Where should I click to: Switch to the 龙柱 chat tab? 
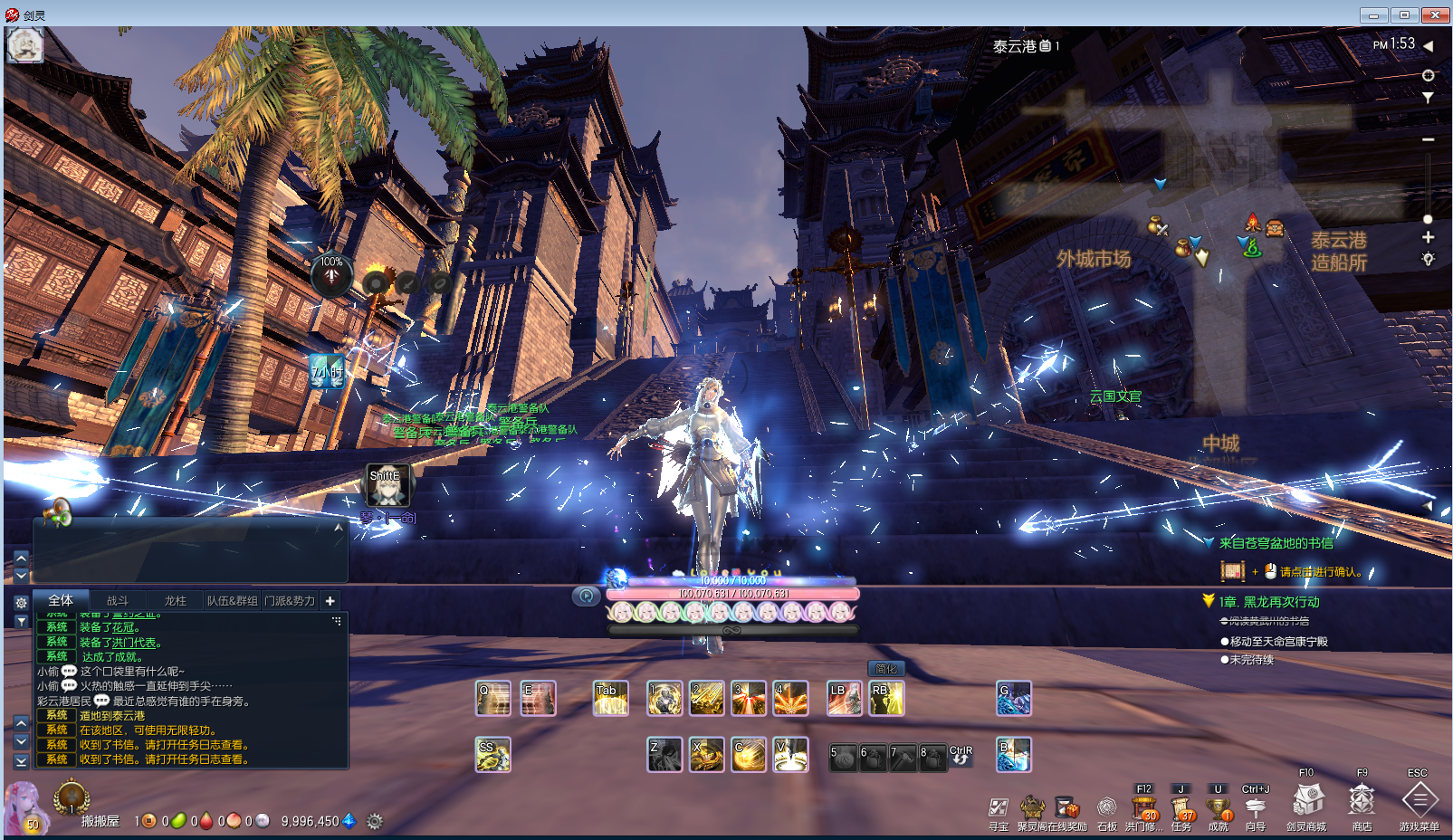pyautogui.click(x=175, y=601)
